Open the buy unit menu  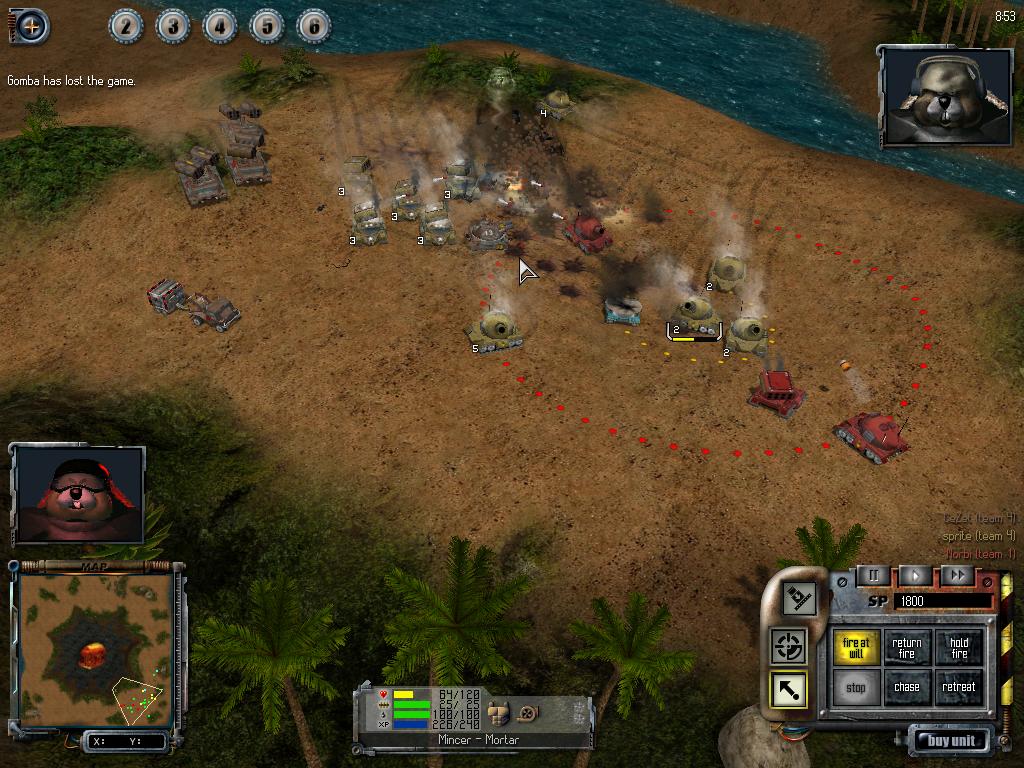[950, 741]
